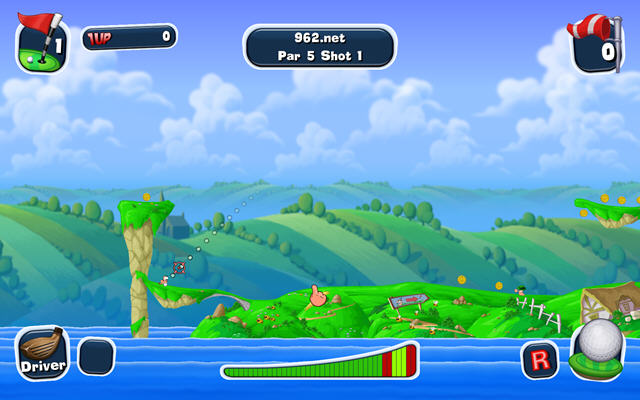
Task: Select the empty slot beside the Driver
Action: 96,357
